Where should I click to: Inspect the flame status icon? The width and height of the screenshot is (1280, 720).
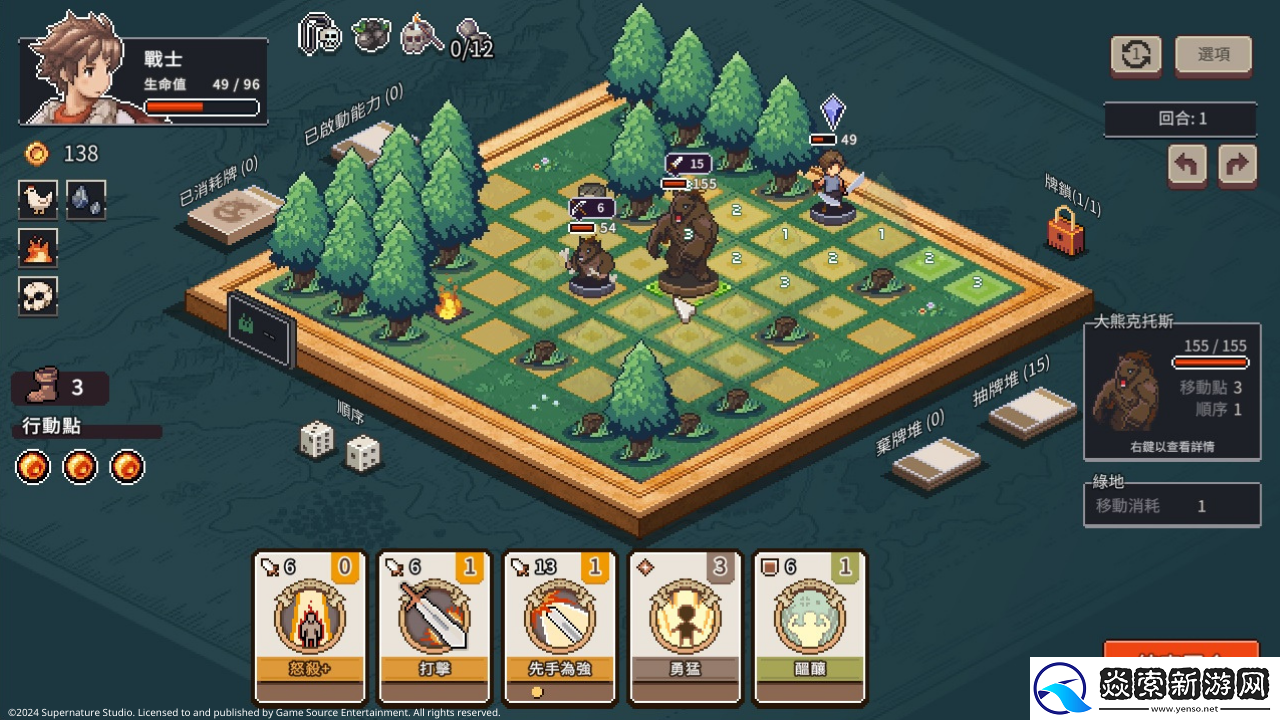coord(38,248)
